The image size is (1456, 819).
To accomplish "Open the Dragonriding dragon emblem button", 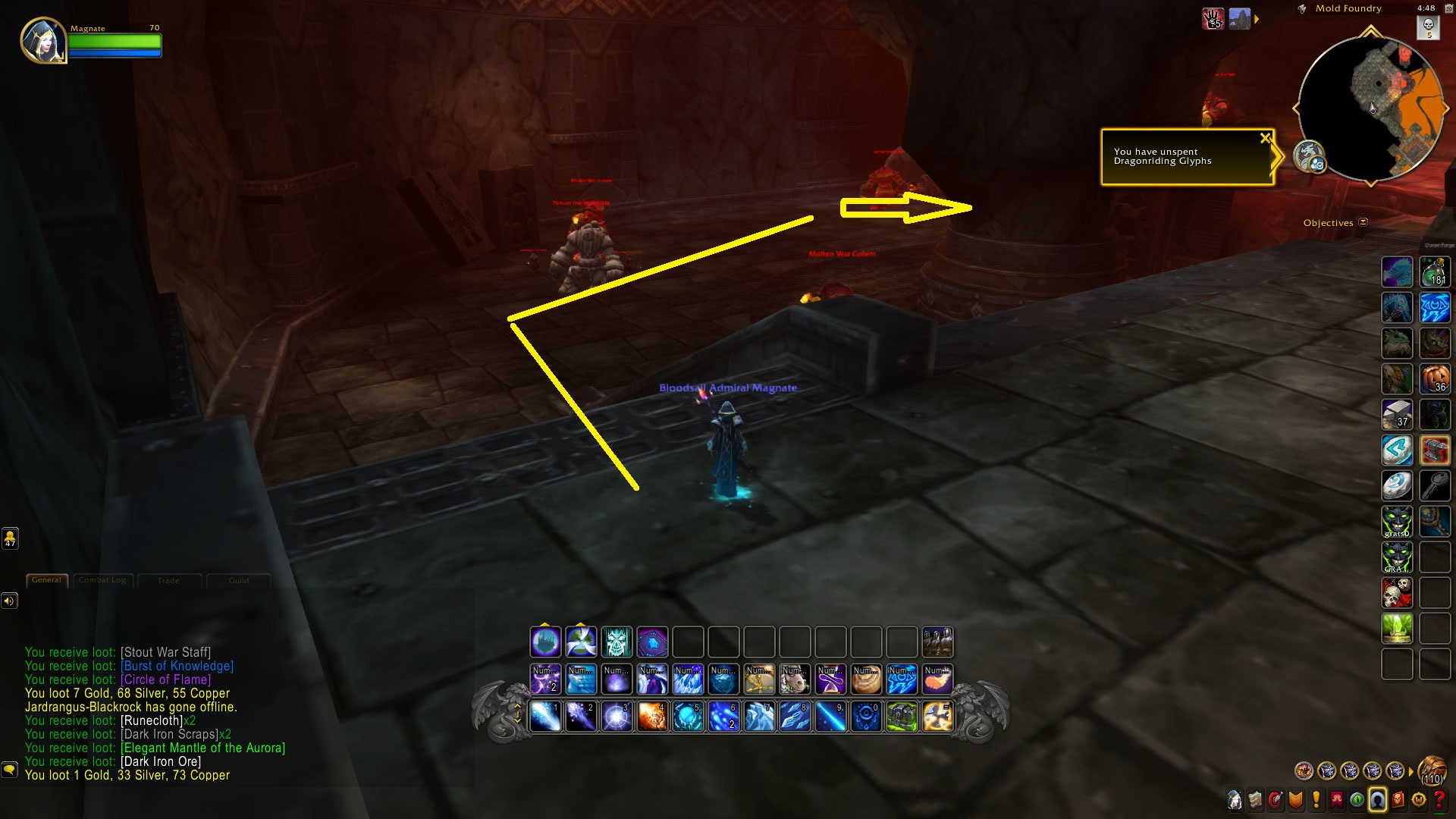I will click(x=1308, y=157).
